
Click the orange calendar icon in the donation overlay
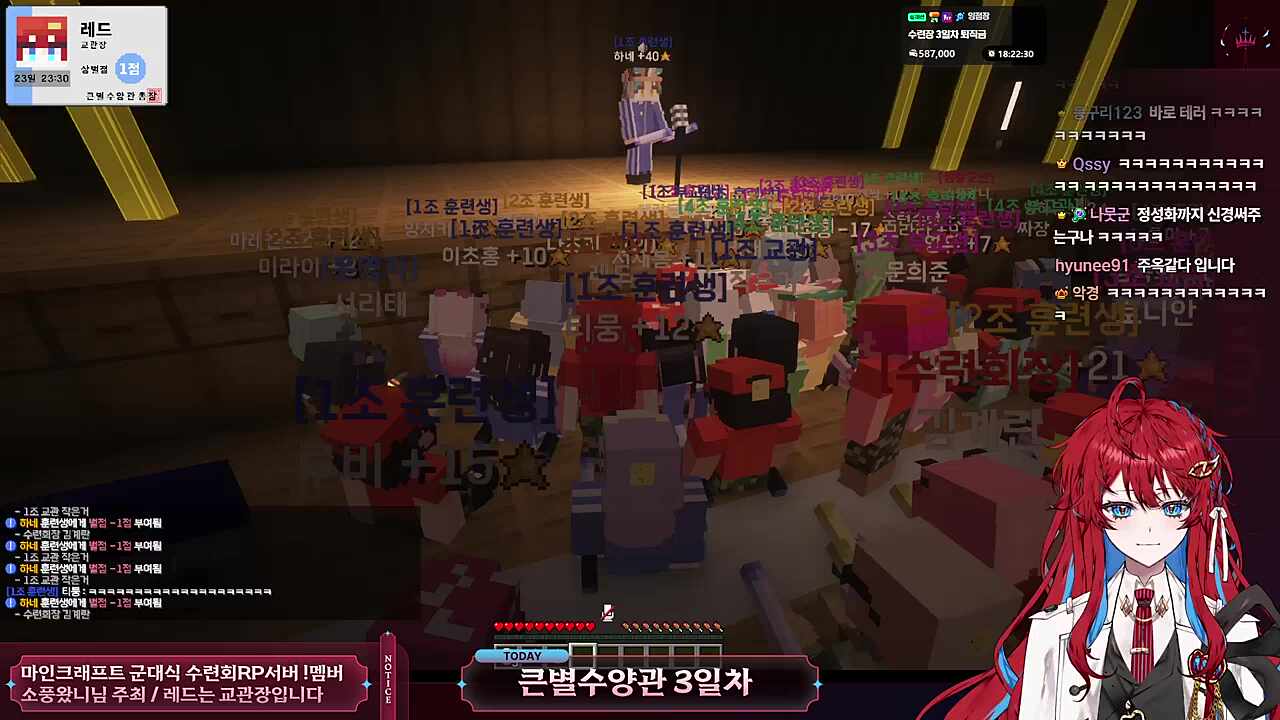click(x=934, y=16)
